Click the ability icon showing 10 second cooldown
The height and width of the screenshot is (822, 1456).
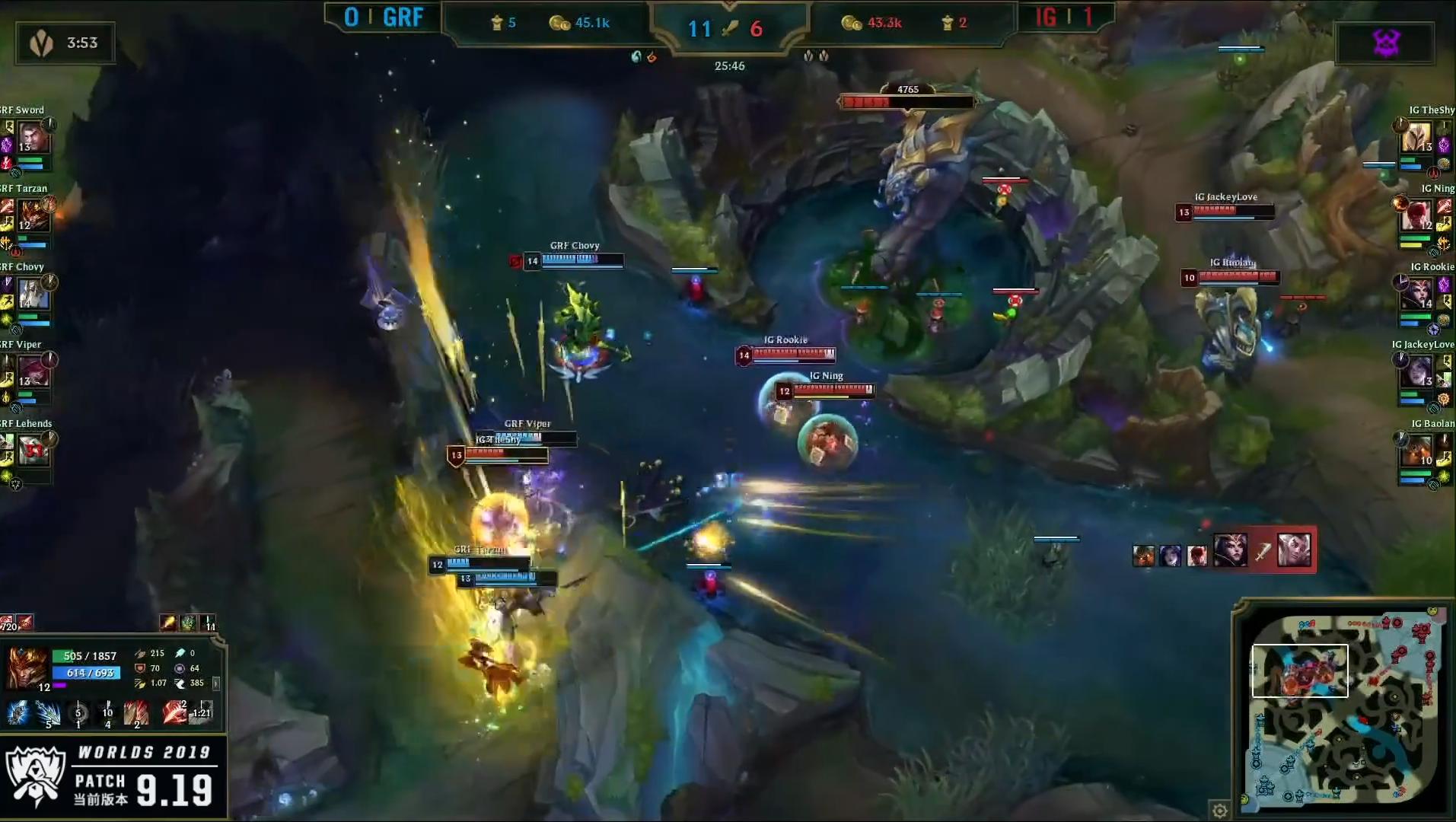pyautogui.click(x=107, y=713)
